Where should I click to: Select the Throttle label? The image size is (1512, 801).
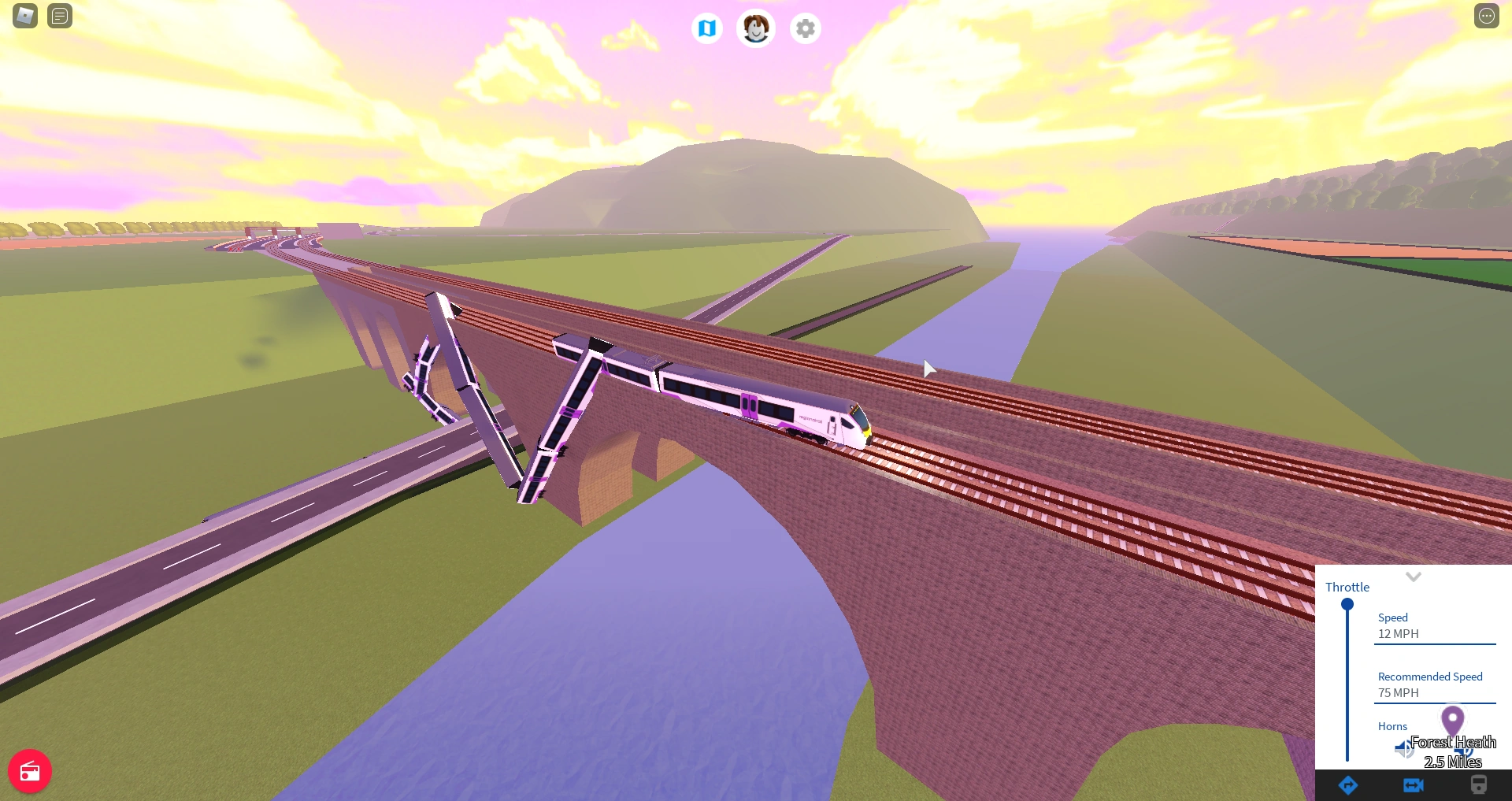(x=1348, y=587)
